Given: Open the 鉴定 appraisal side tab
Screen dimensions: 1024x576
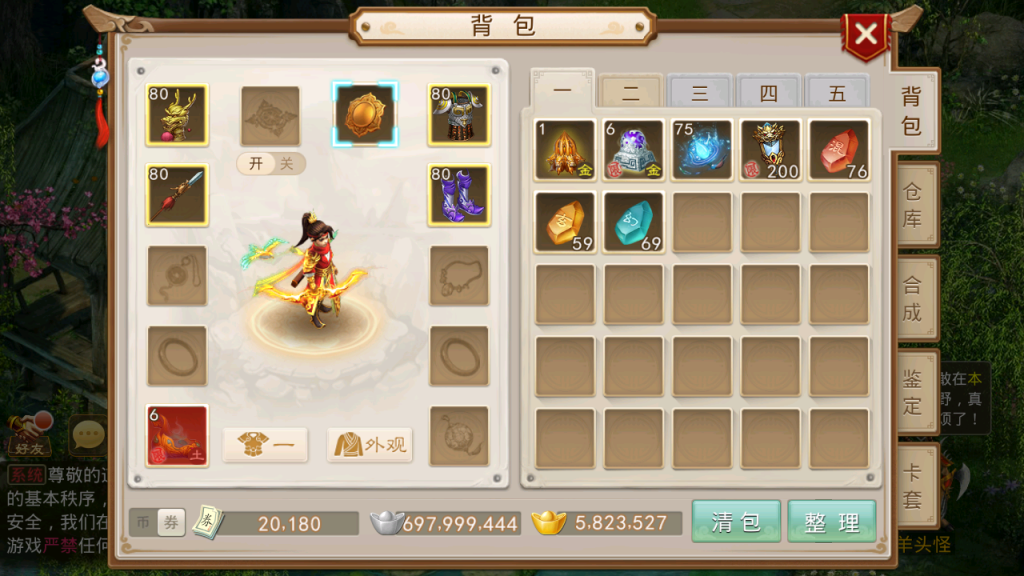Looking at the screenshot, I should [x=913, y=392].
